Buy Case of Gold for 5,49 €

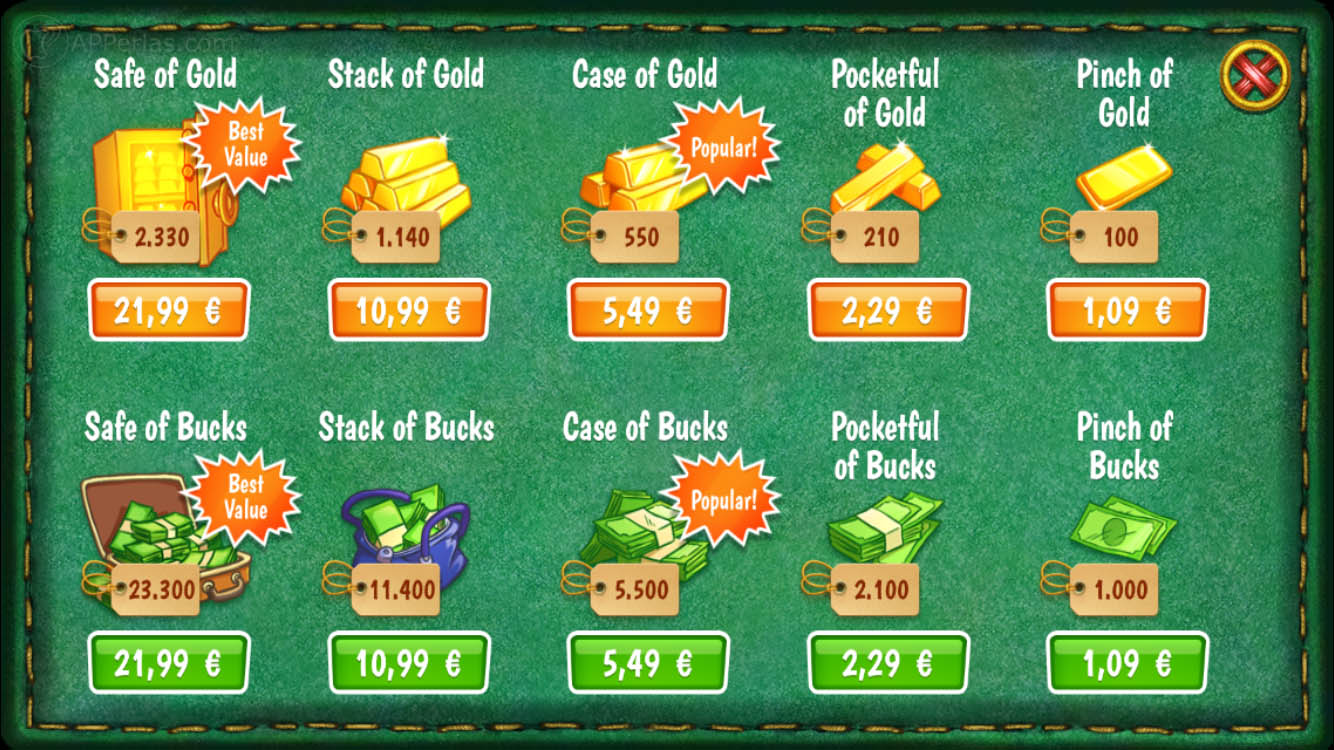(x=648, y=310)
